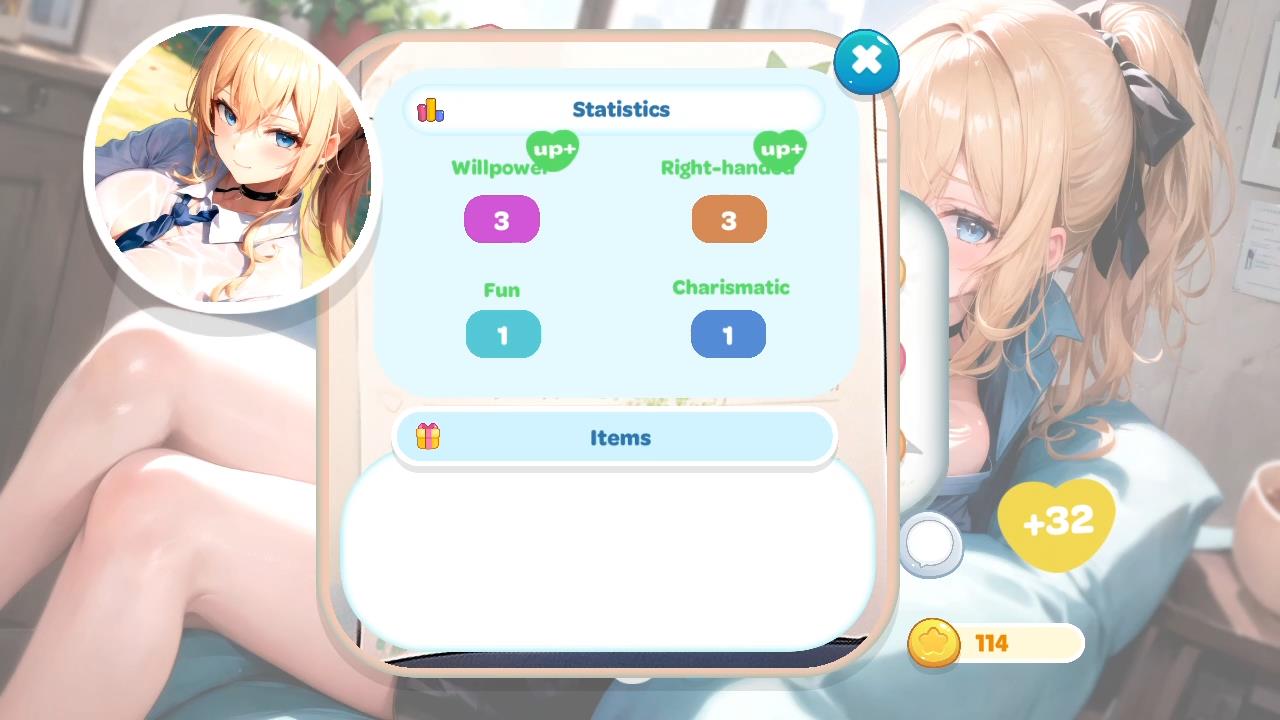The image size is (1280, 720).
Task: Click the bar chart icon beside Statistics header
Action: (x=428, y=110)
